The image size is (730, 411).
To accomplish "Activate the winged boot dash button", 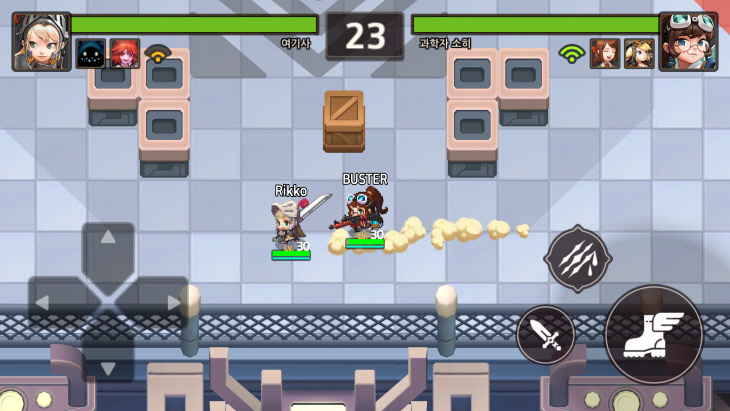I will 654,334.
